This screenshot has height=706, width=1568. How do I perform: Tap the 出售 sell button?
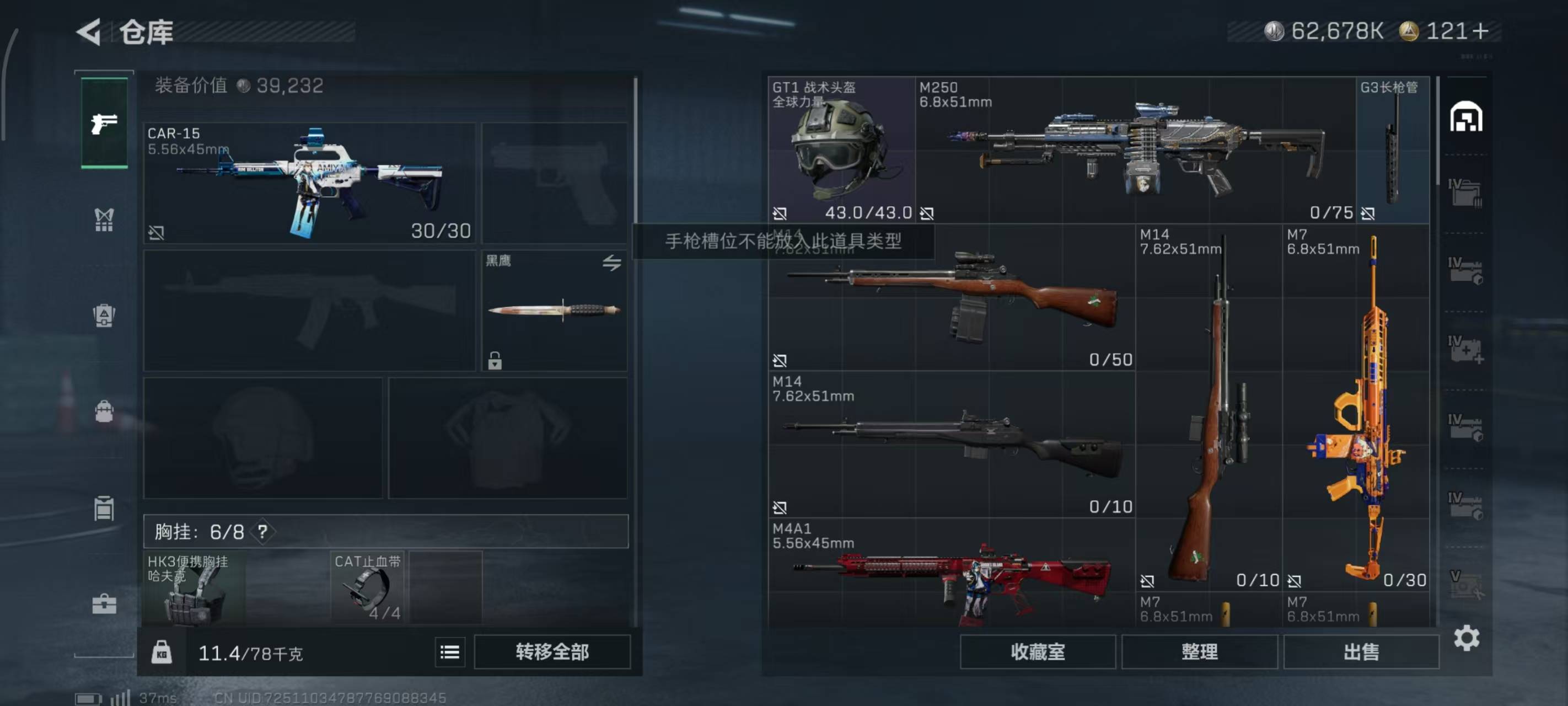click(1361, 652)
